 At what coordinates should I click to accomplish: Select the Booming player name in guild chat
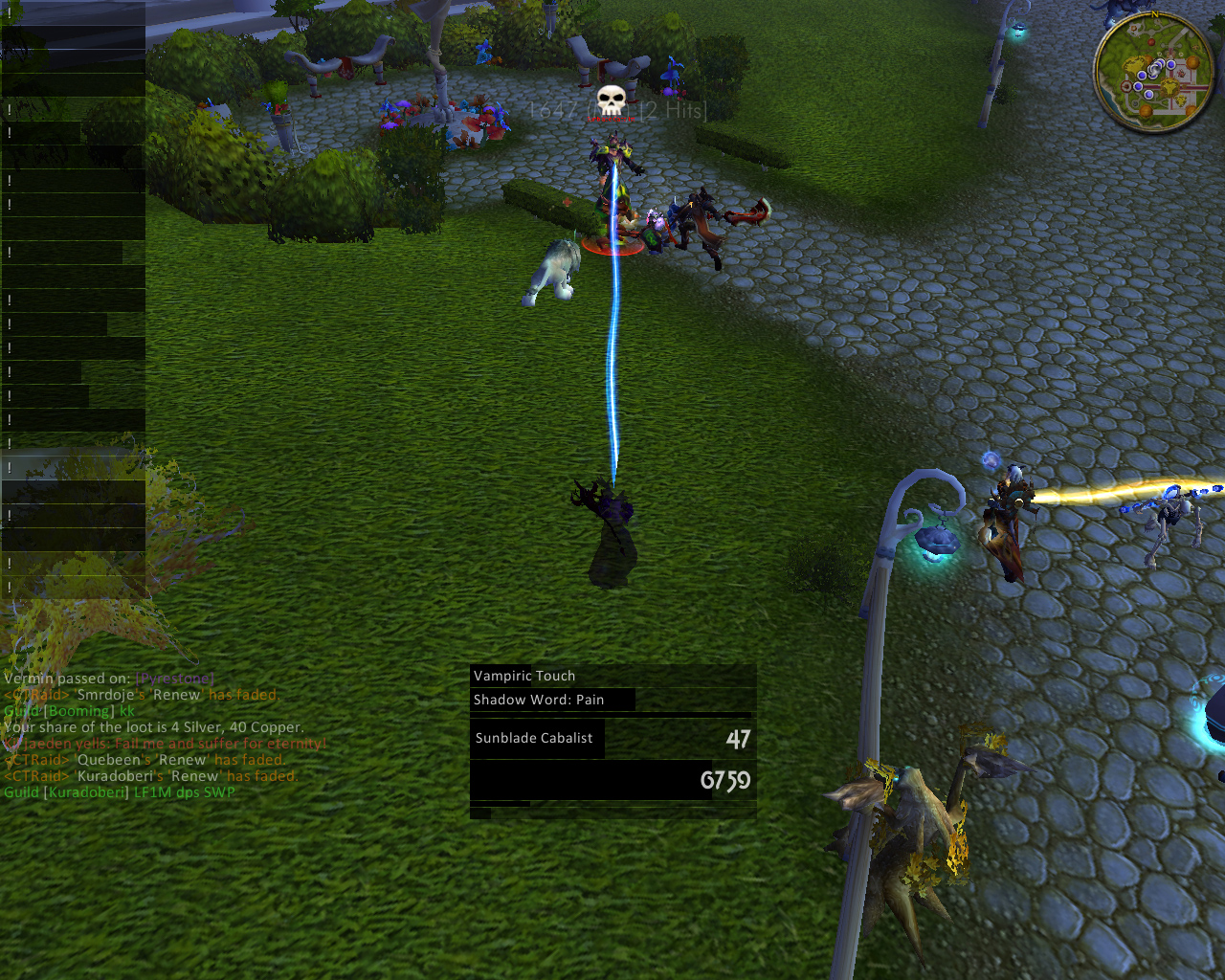(79, 711)
